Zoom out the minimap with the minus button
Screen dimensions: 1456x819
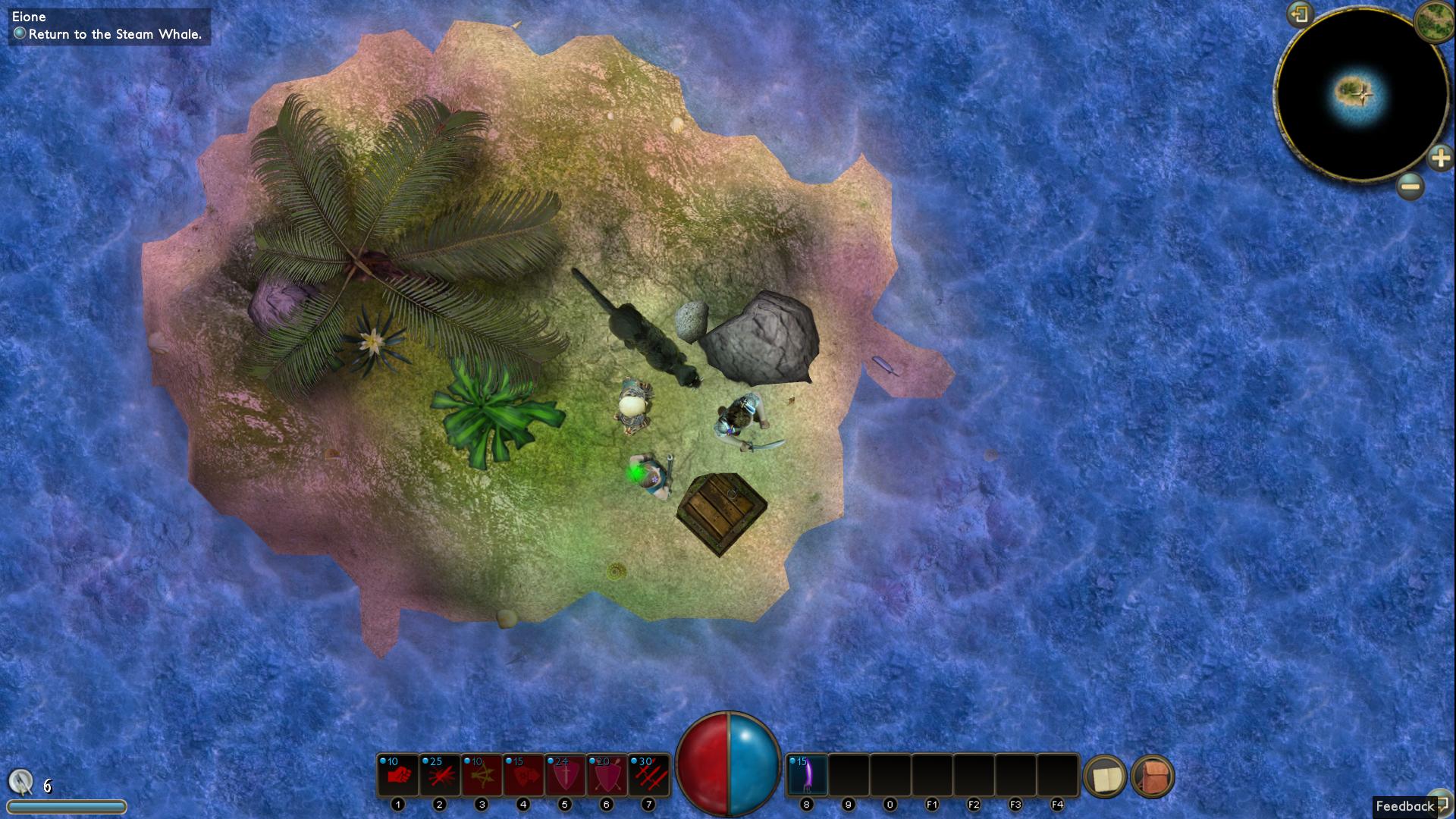1410,186
